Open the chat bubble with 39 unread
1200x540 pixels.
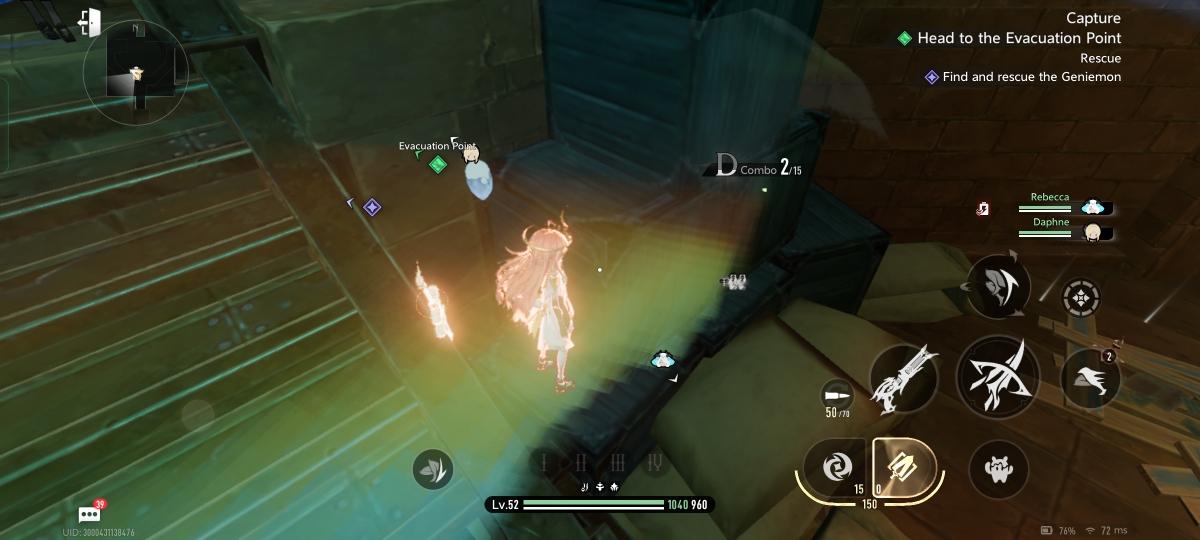[x=89, y=514]
